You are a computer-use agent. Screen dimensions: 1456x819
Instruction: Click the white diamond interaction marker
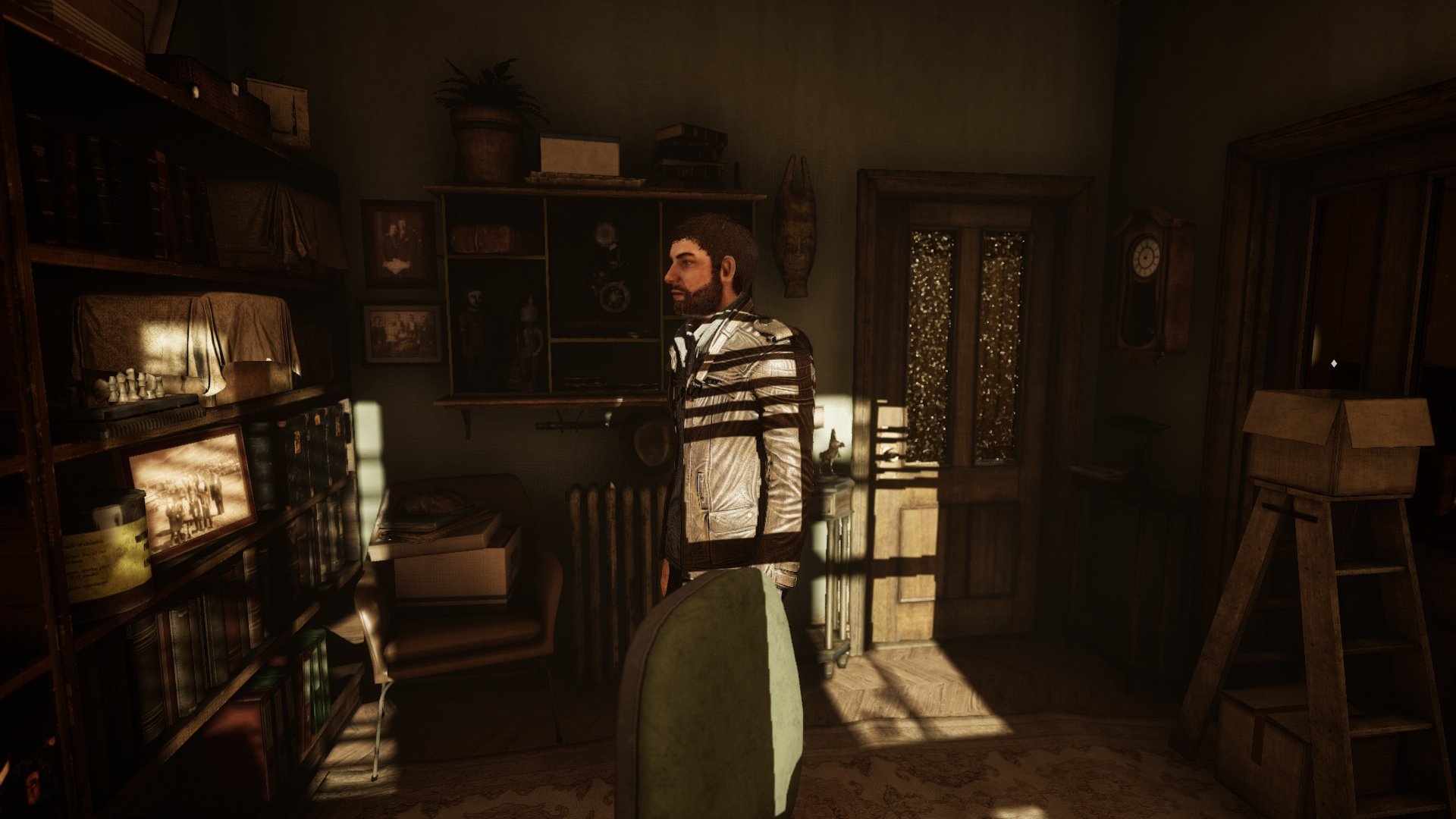[x=1334, y=364]
